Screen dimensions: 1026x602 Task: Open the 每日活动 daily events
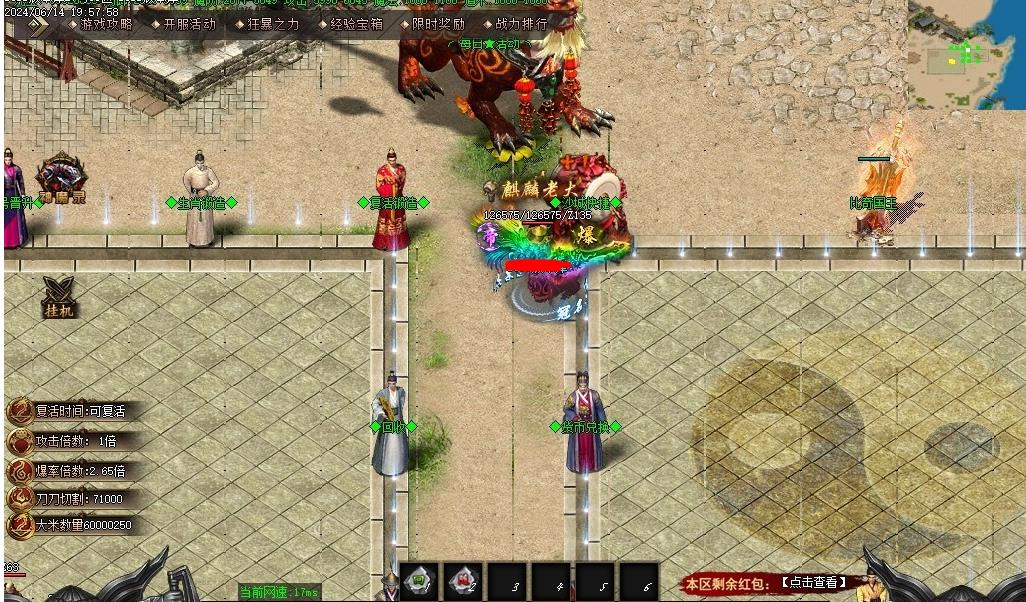[x=489, y=45]
